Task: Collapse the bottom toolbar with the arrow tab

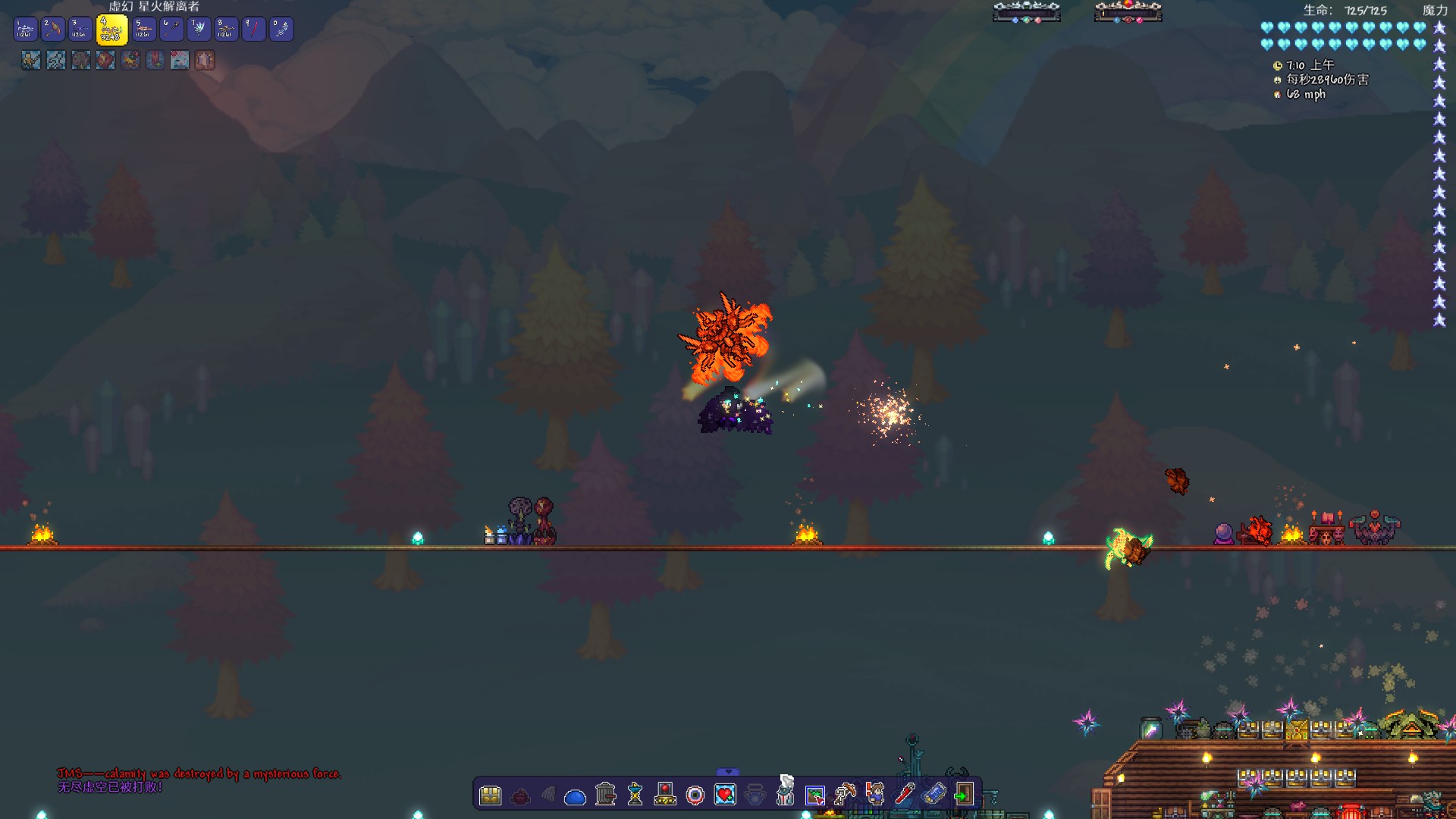Action: [x=727, y=772]
